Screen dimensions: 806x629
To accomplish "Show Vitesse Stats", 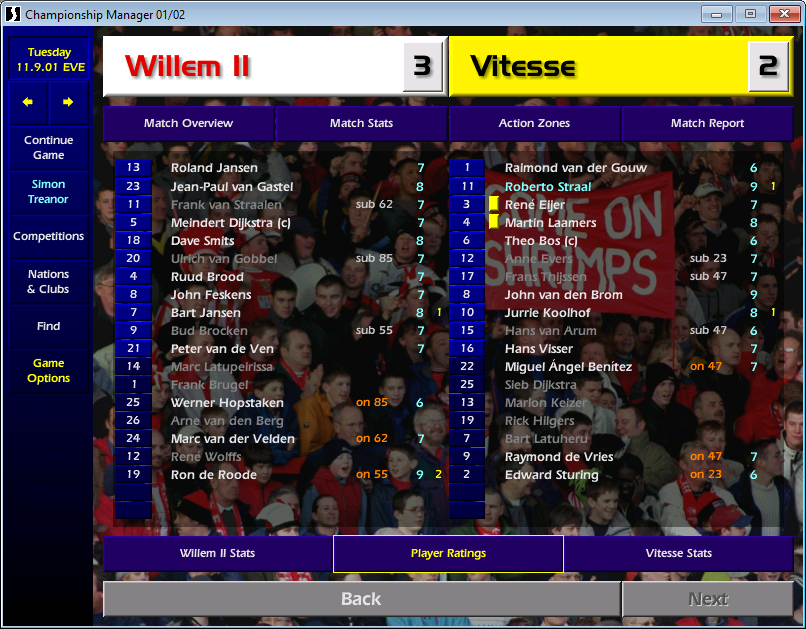I will point(678,553).
